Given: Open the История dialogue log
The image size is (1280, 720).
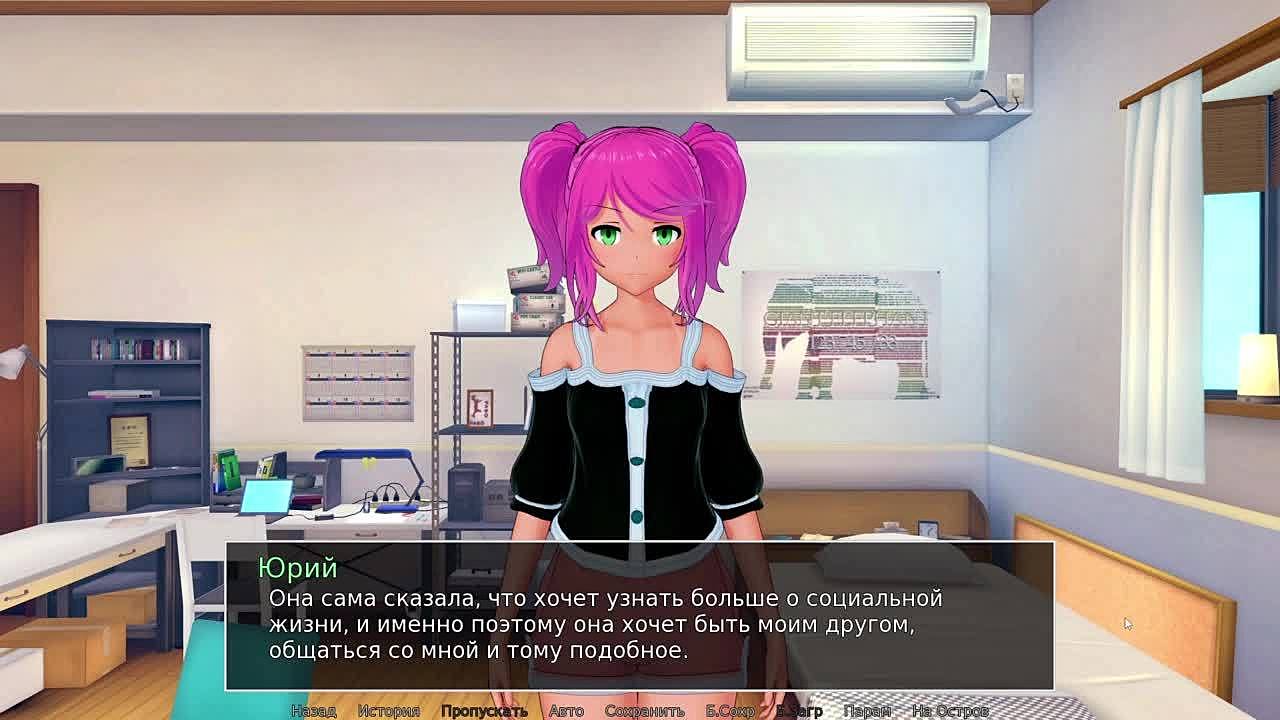Looking at the screenshot, I should (389, 711).
